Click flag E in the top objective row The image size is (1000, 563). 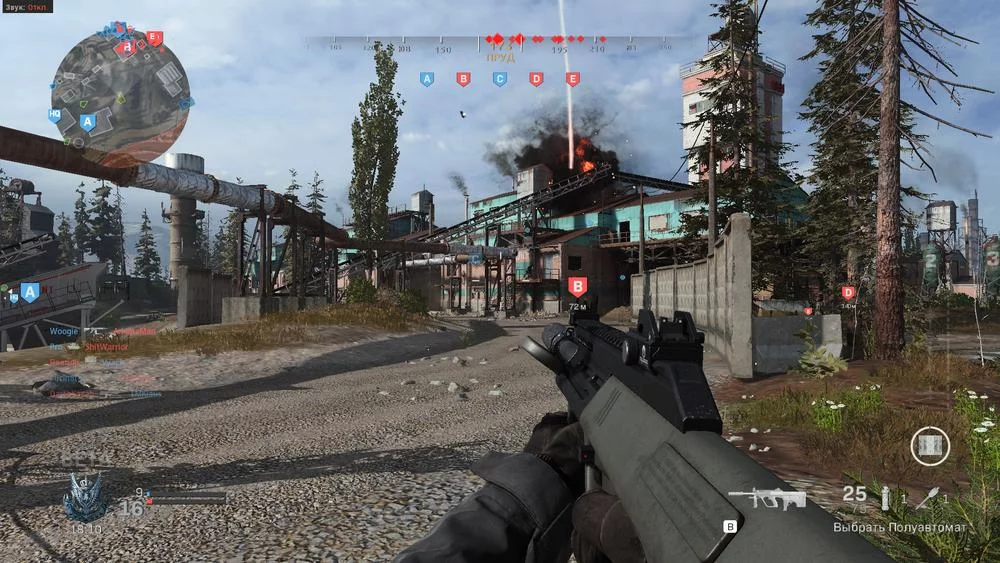[x=572, y=78]
